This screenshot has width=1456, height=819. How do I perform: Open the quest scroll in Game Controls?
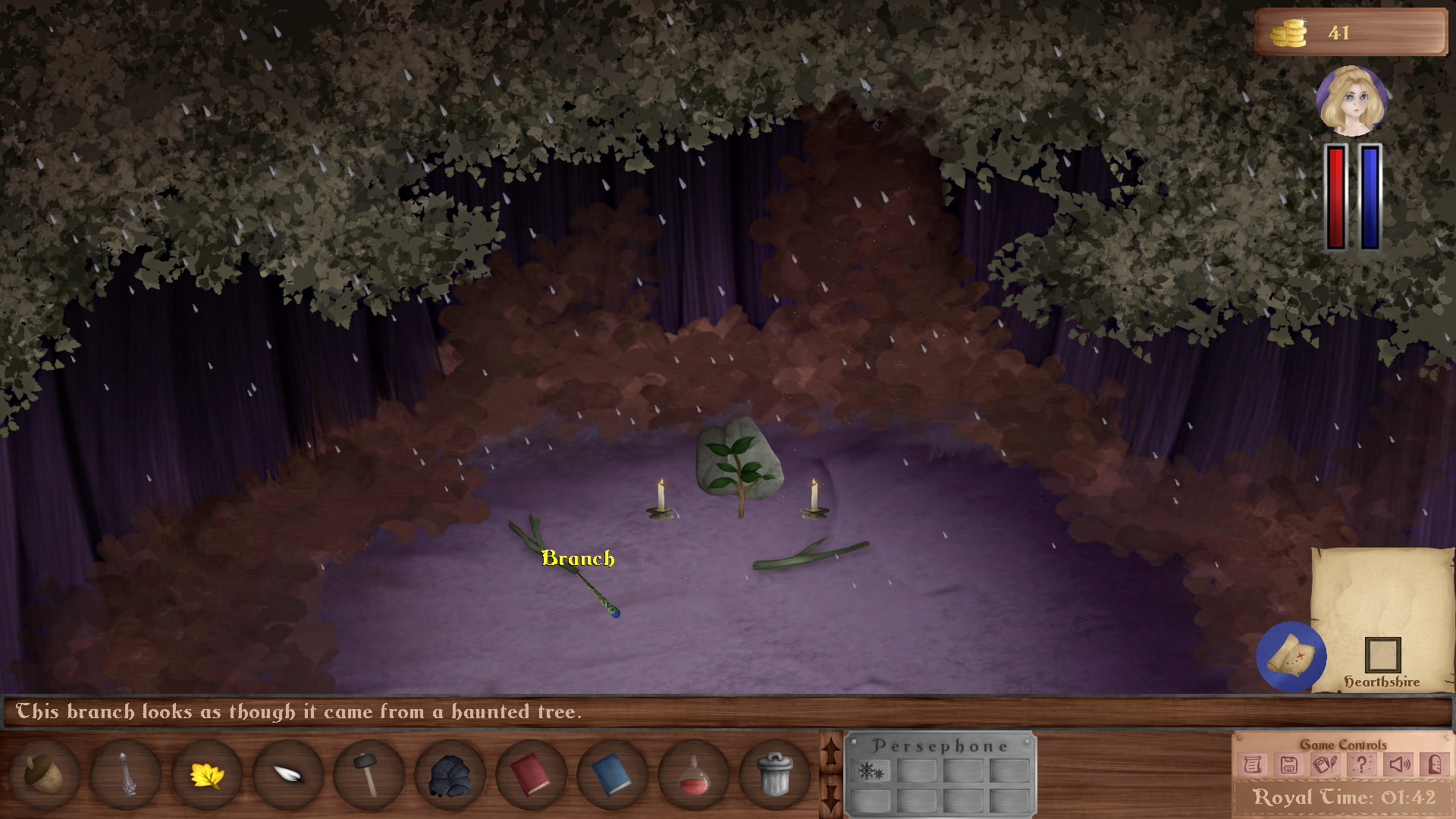click(1253, 764)
